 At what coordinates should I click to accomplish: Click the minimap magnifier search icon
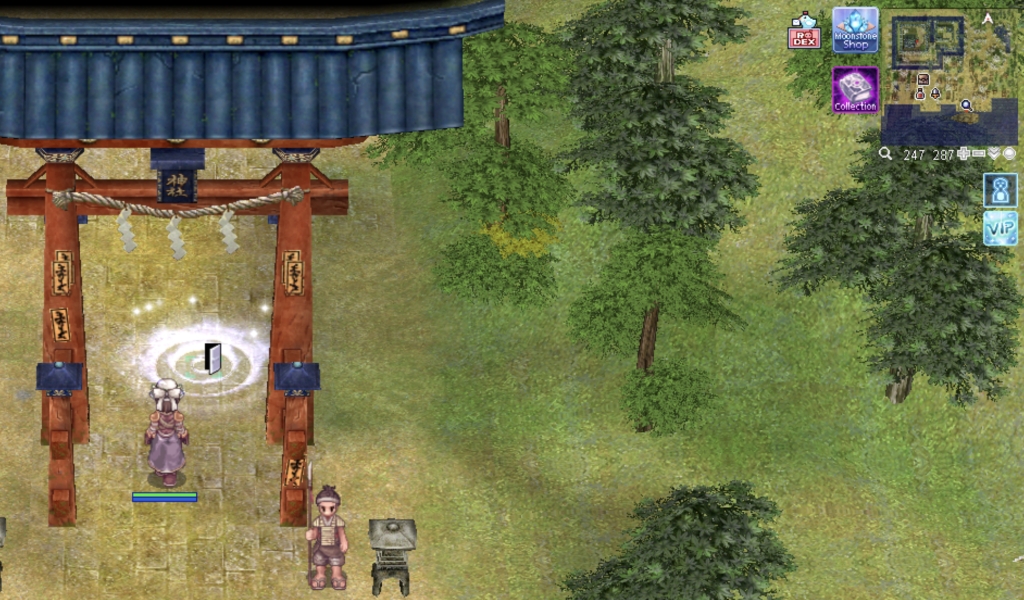886,154
